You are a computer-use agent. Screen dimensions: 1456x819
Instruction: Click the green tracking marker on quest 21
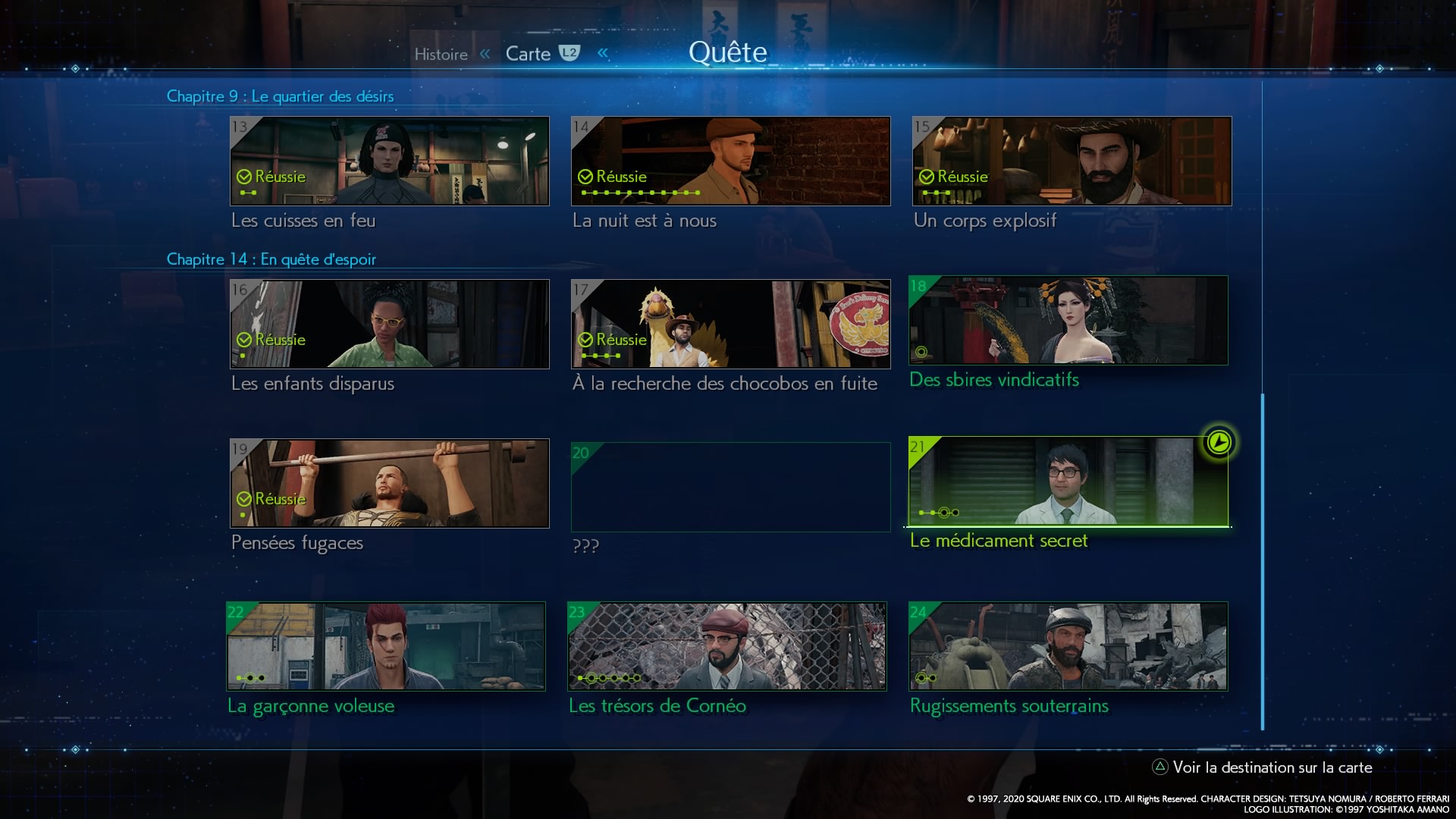(x=1219, y=442)
